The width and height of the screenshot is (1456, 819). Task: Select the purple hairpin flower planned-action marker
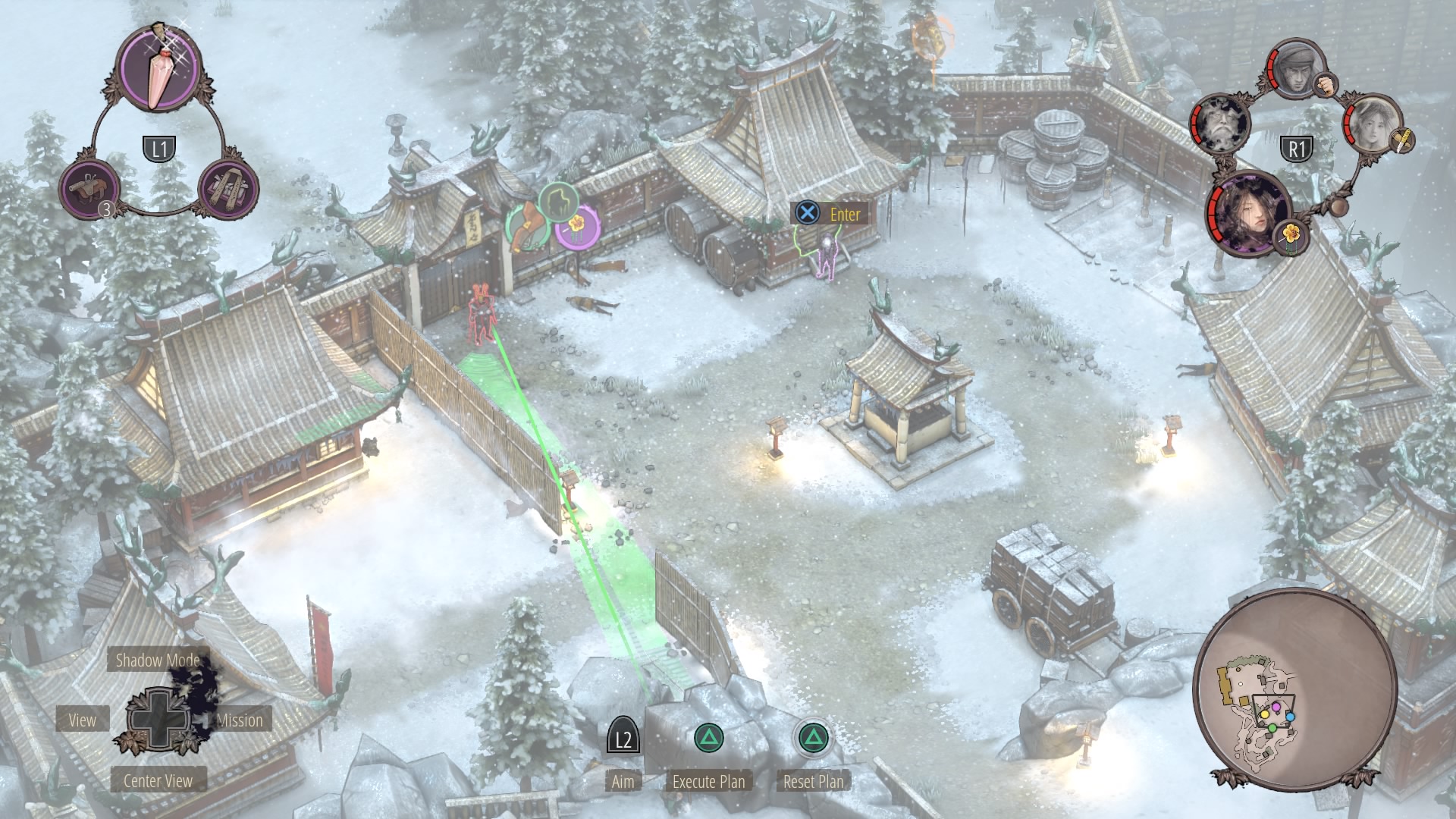tap(577, 225)
